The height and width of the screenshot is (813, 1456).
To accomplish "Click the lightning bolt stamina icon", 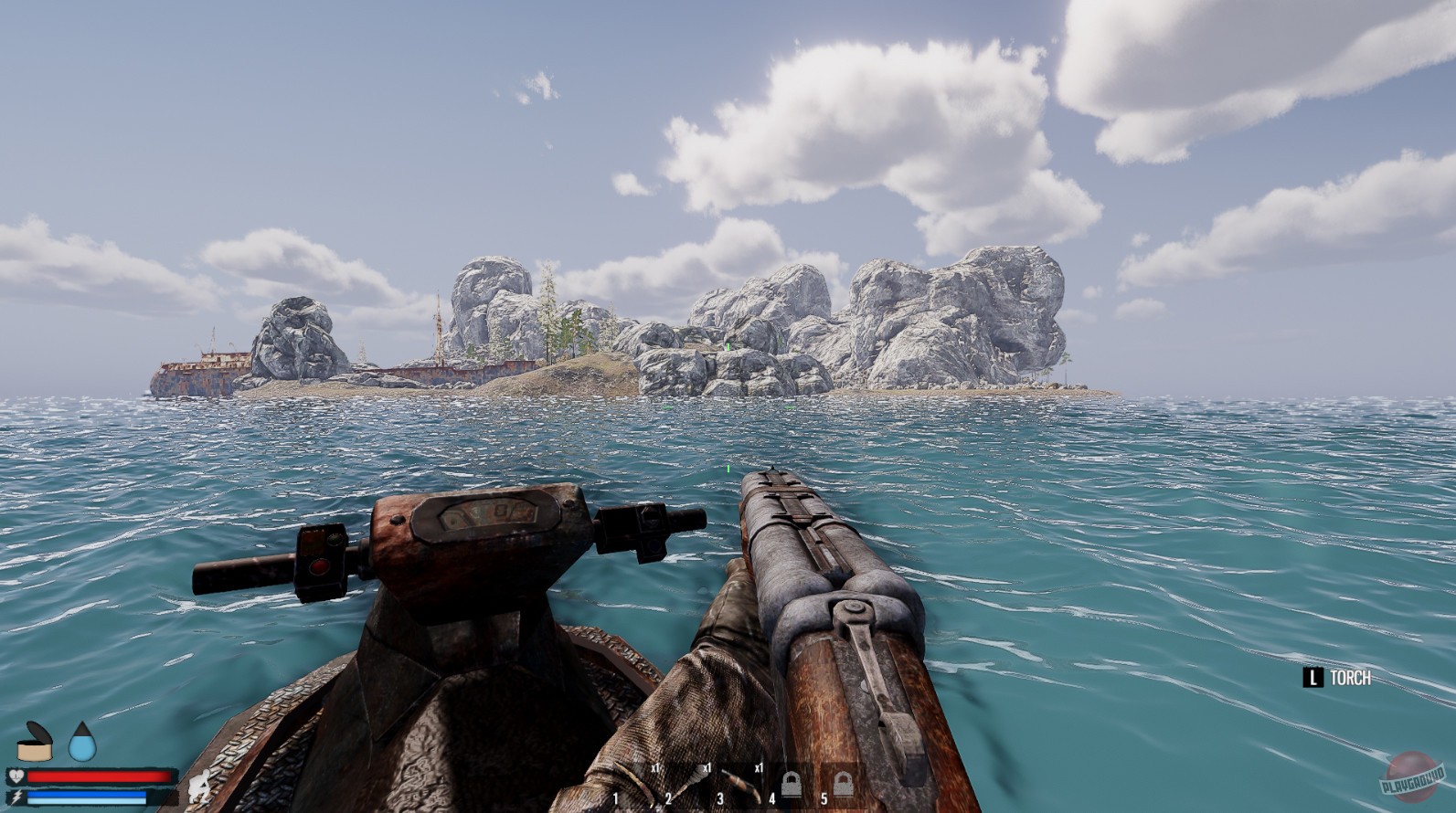I will (16, 797).
